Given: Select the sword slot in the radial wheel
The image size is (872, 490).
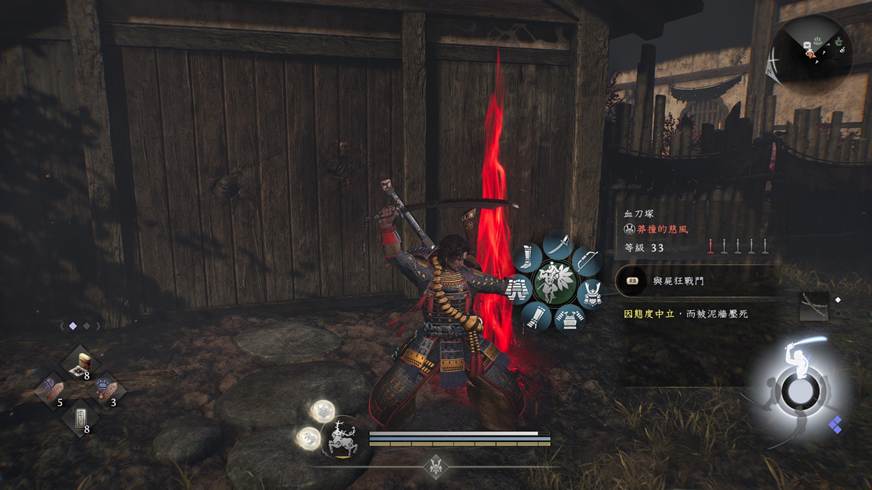Looking at the screenshot, I should point(557,245).
